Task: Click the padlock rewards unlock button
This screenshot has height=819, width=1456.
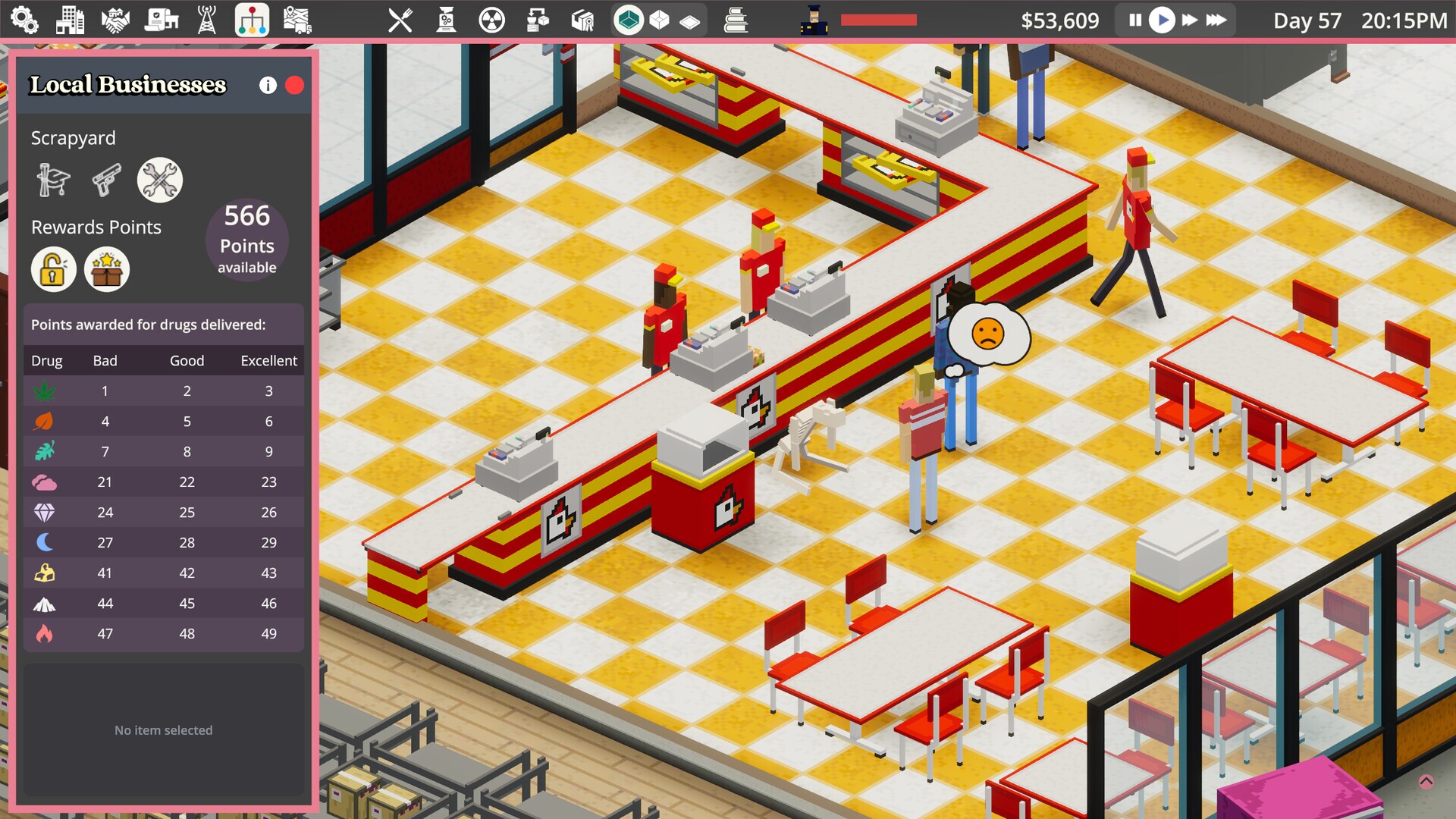Action: click(x=53, y=269)
